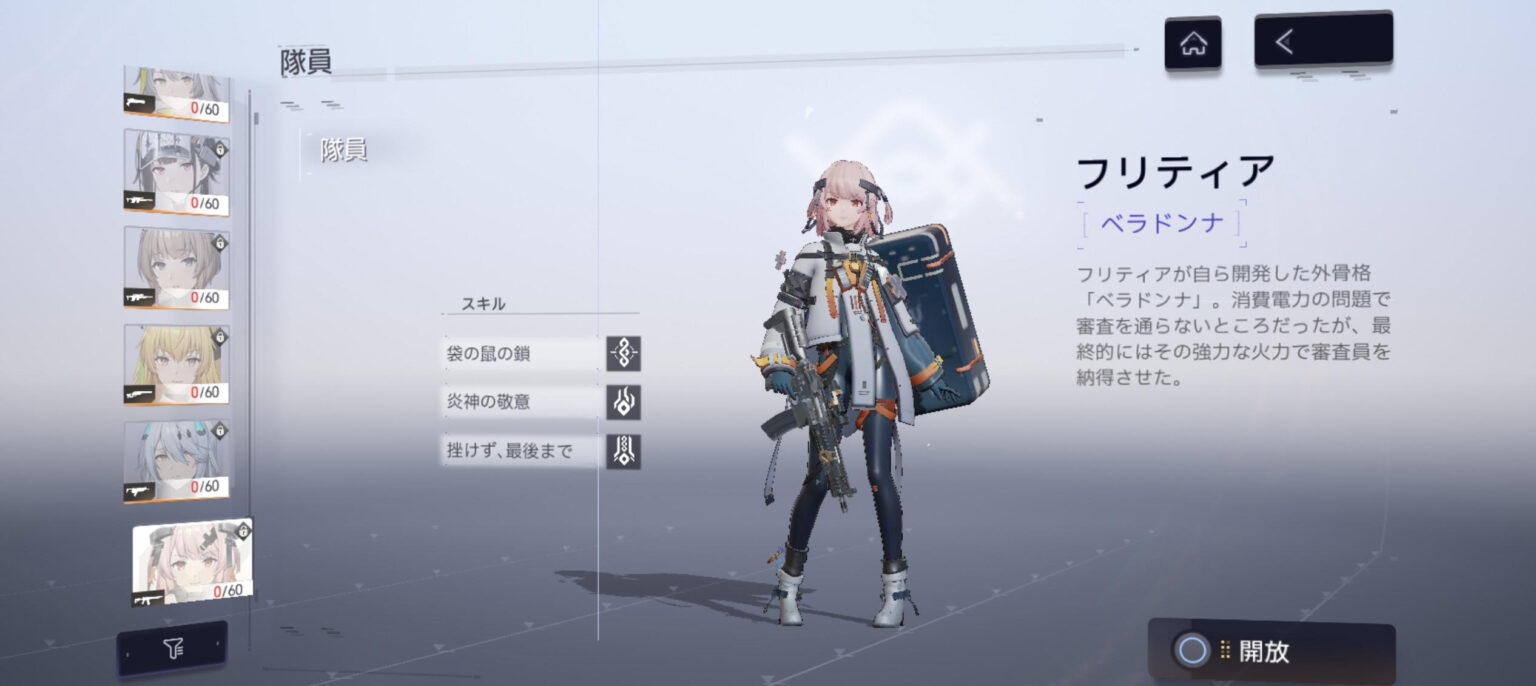View the 袋の鼠の鎖 skill

tap(541, 353)
